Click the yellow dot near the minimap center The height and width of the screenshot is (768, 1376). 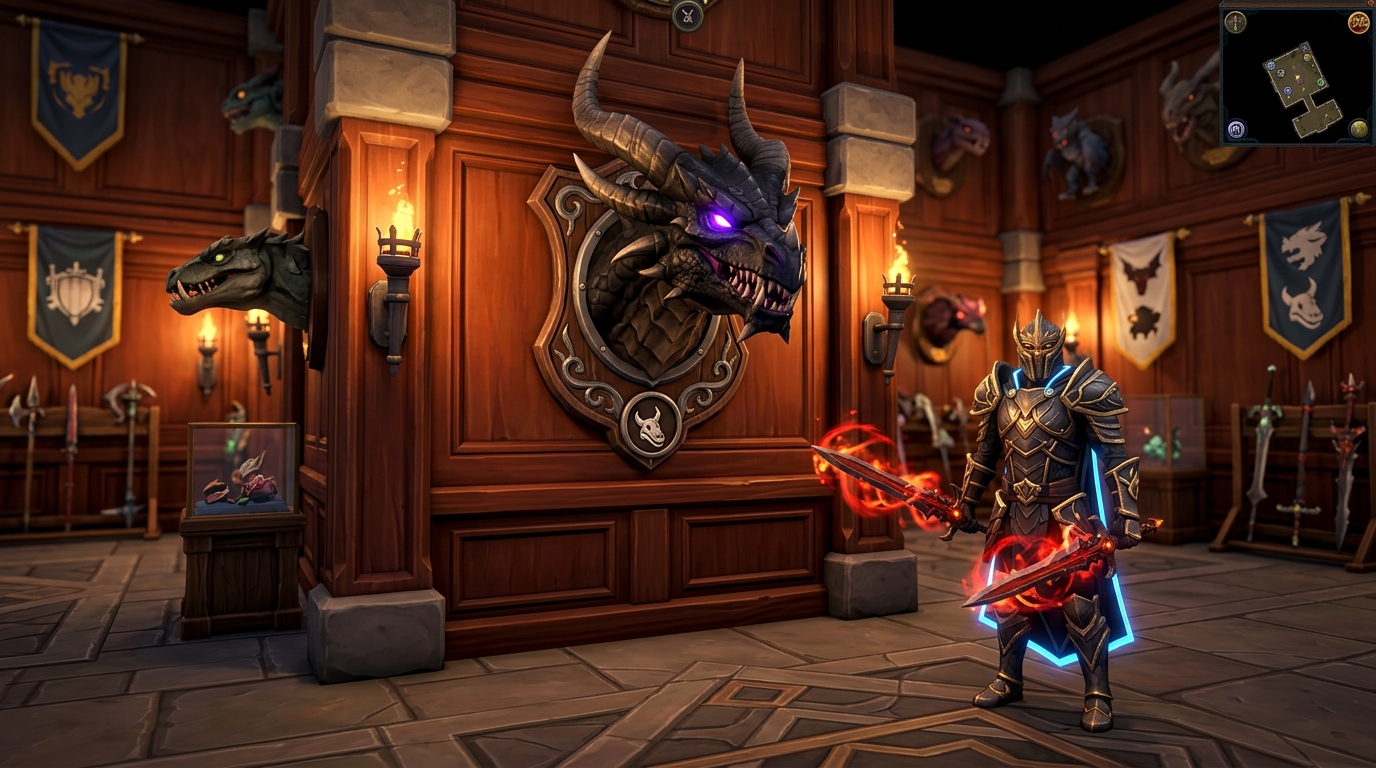pyautogui.click(x=1298, y=76)
